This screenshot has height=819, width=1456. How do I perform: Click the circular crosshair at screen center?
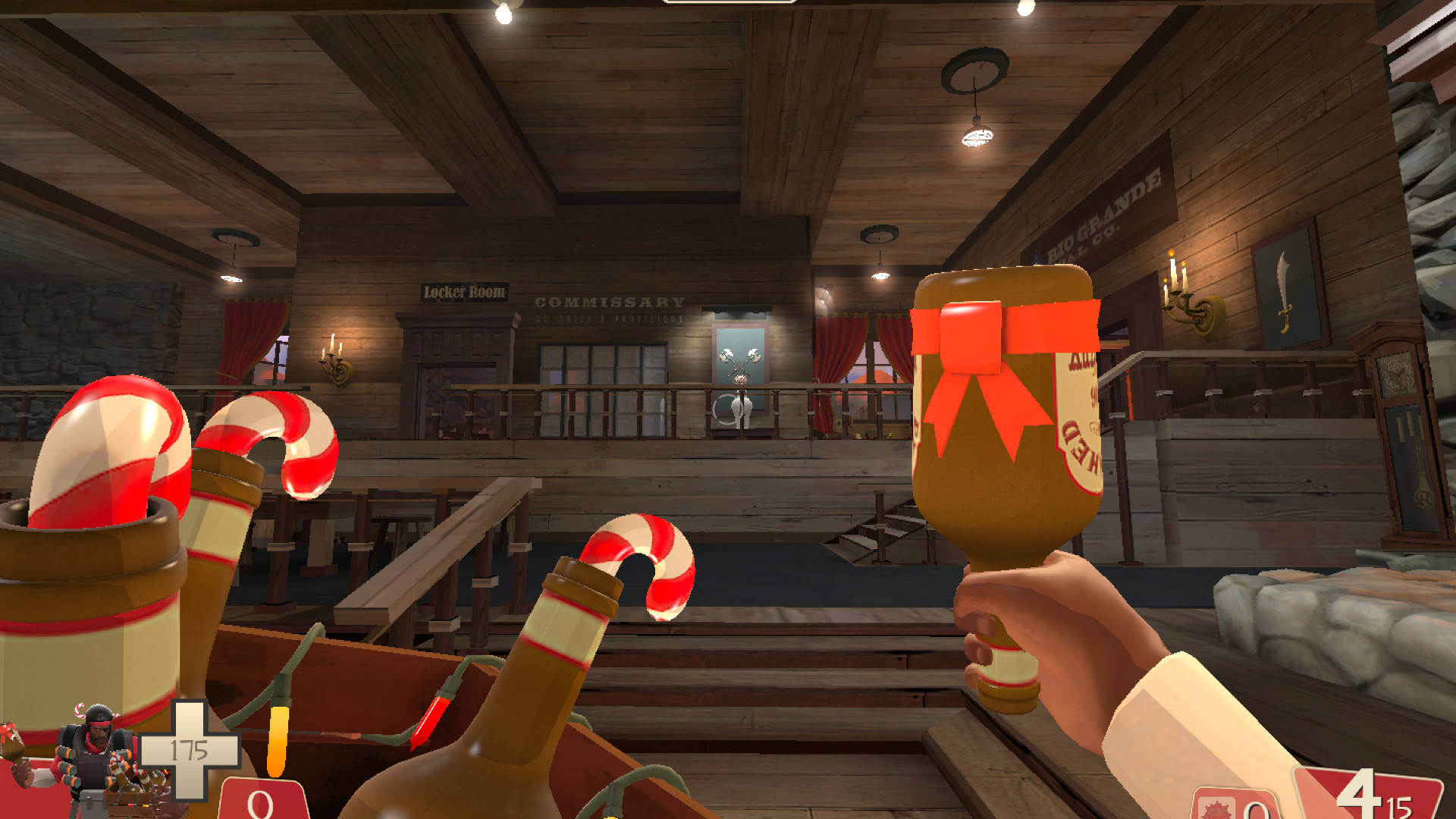(728, 409)
